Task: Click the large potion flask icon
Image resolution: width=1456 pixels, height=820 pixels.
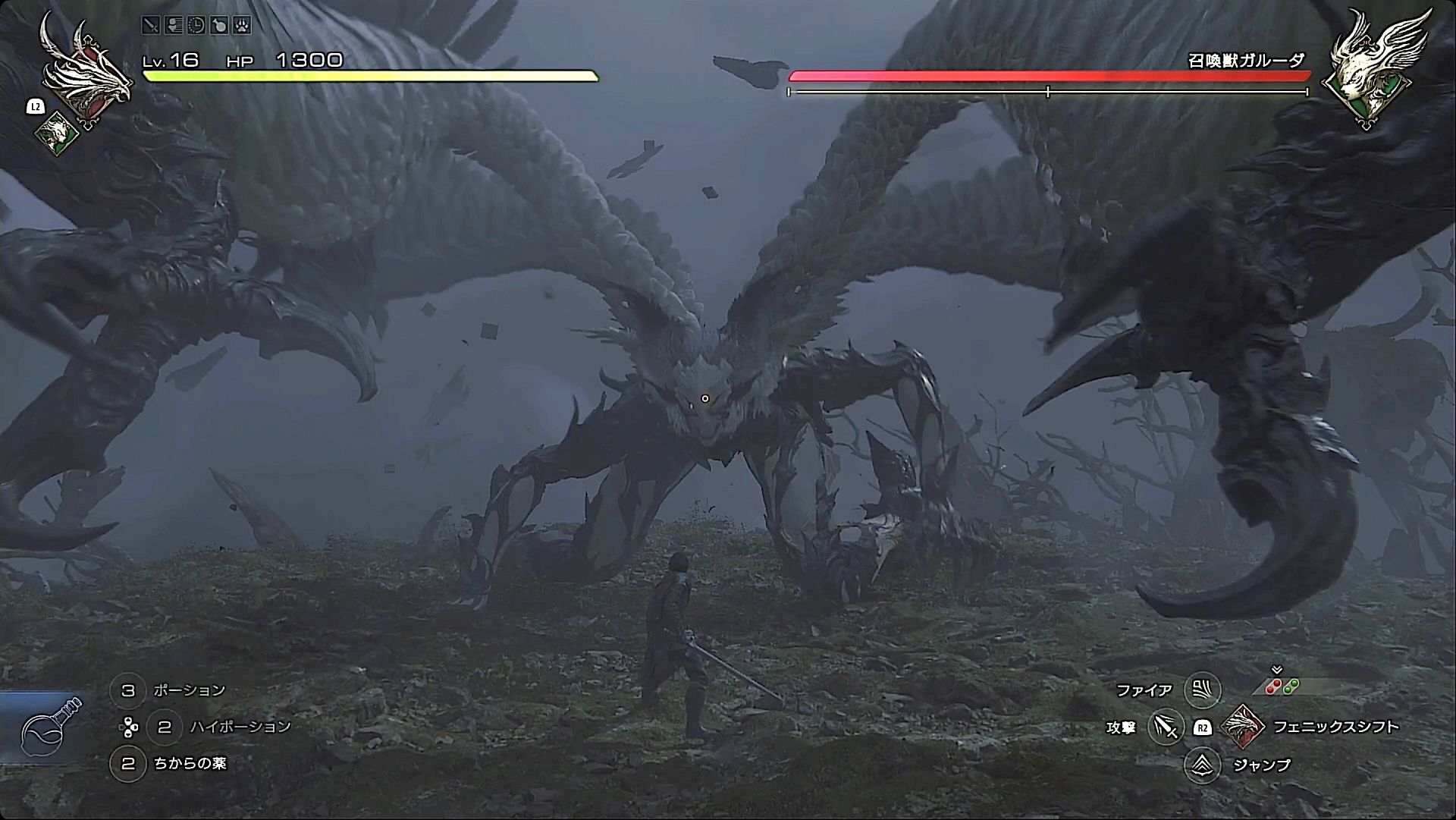Action: tap(50, 726)
